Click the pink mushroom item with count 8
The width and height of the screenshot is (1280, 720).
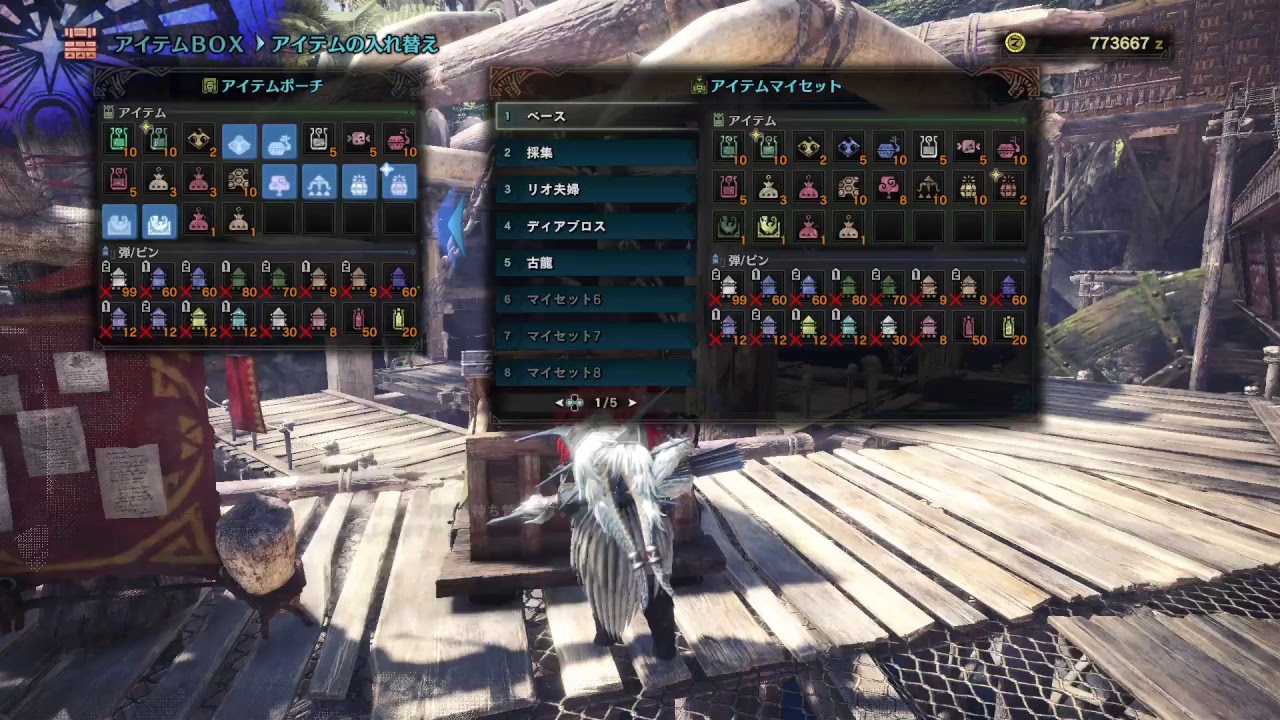coord(889,187)
